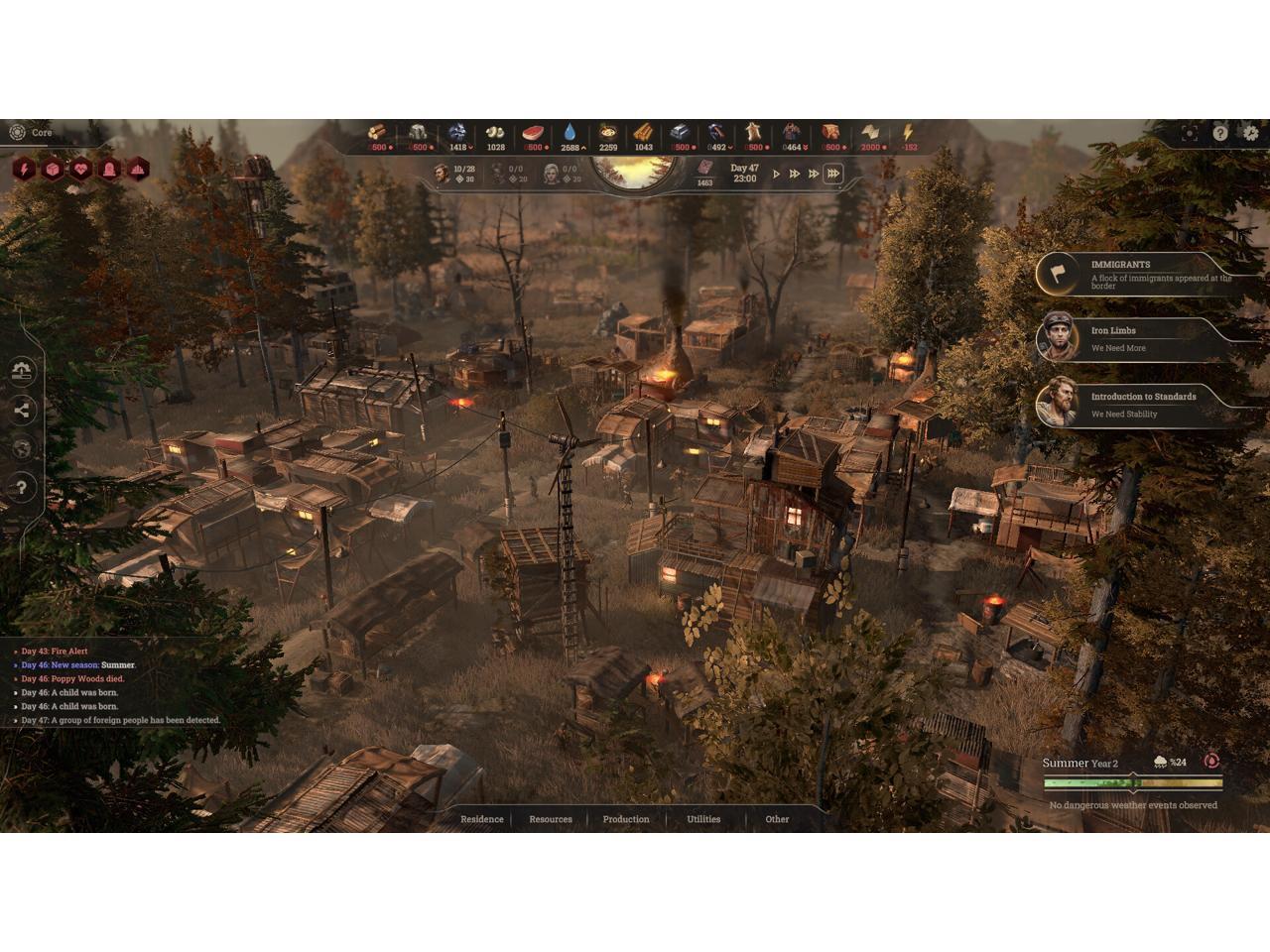This screenshot has width=1270, height=952.
Task: Open the Immigrants event notification
Action: [1141, 273]
